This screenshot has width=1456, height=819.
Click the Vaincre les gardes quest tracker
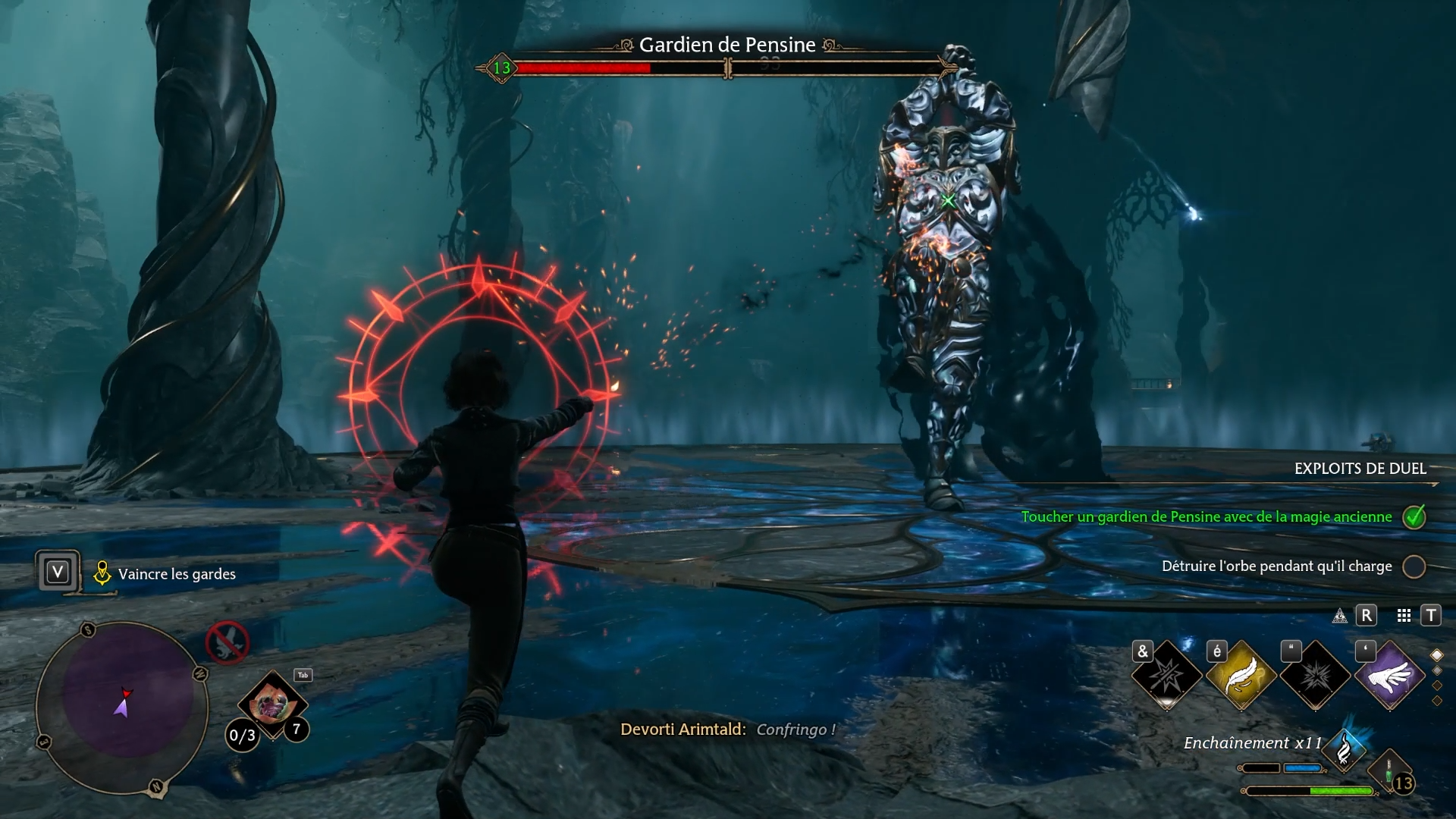point(176,574)
